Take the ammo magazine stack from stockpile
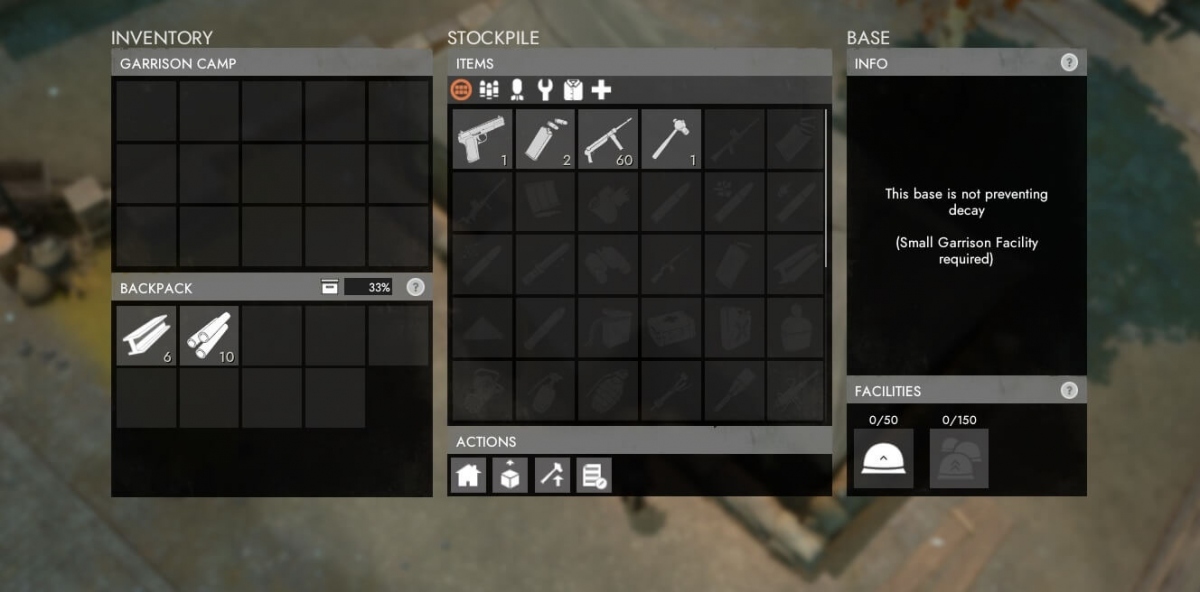 click(x=545, y=138)
